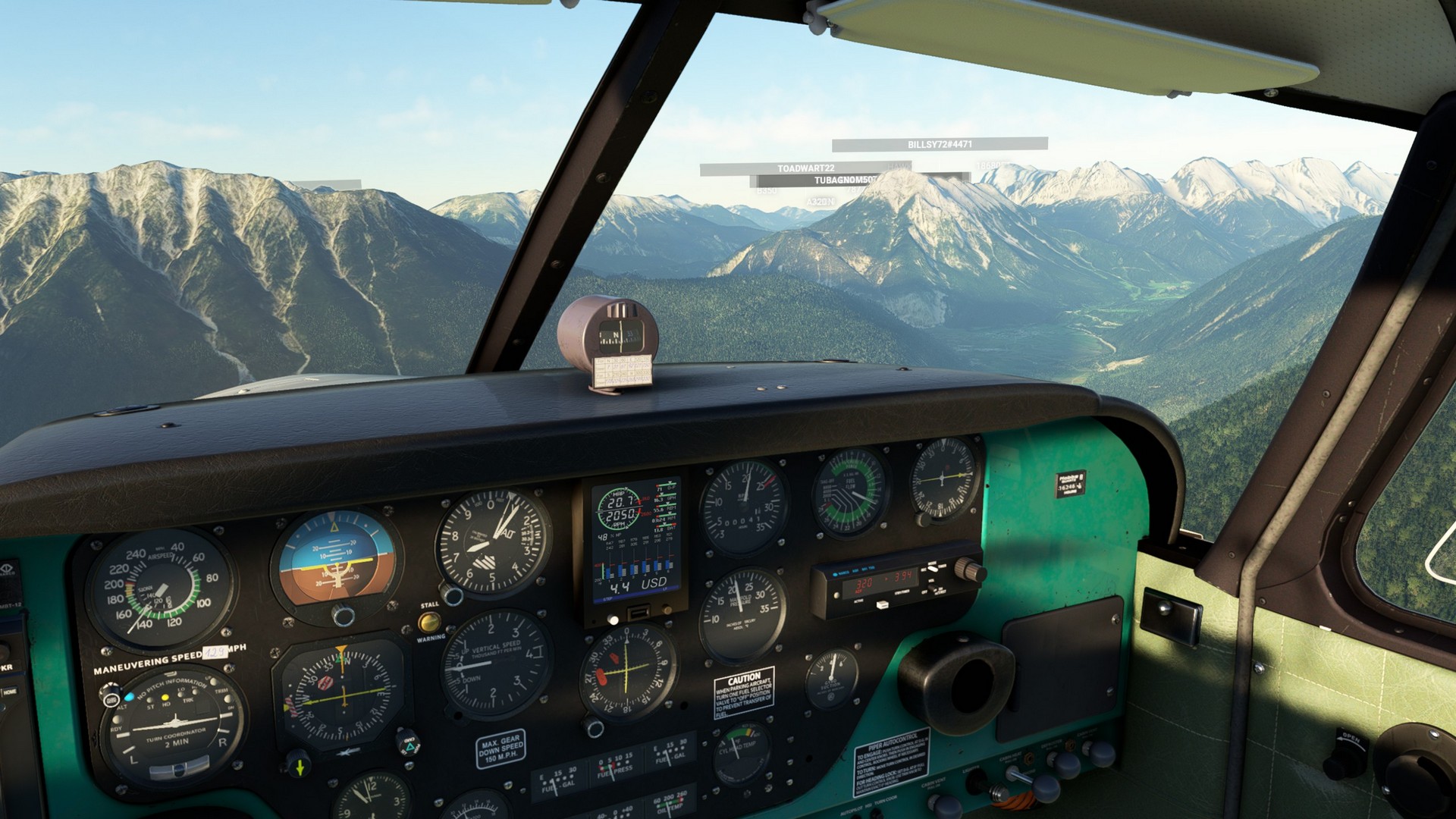
Task: Select the TOADWART22 player nameplate
Action: tap(805, 168)
